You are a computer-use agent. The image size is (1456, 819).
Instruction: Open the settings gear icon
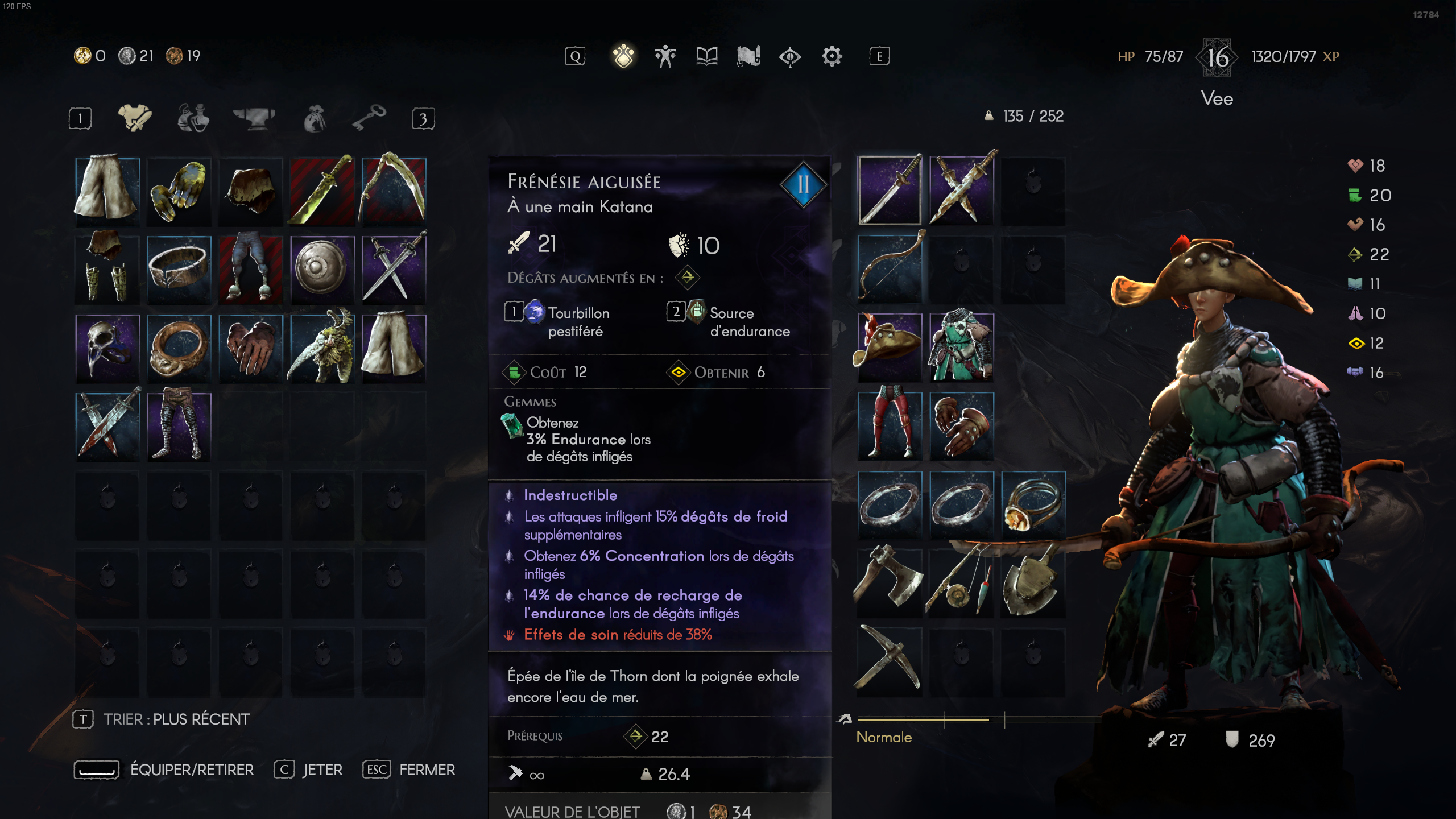pyautogui.click(x=832, y=56)
